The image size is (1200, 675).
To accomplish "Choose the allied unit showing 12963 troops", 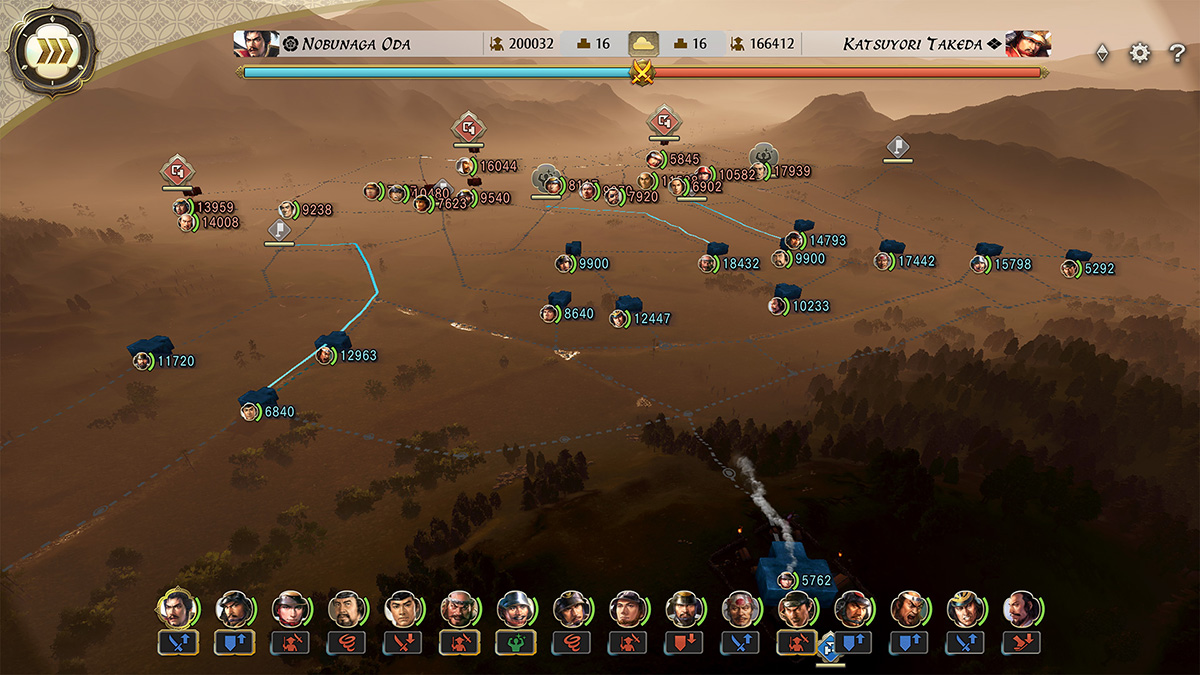I will point(326,355).
